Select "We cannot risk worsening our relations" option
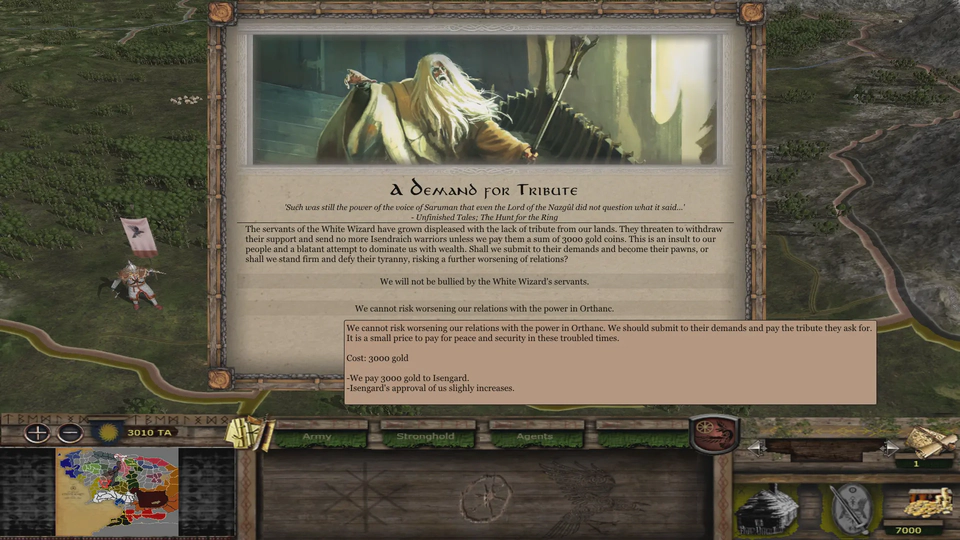Image resolution: width=960 pixels, height=540 pixels. [484, 308]
